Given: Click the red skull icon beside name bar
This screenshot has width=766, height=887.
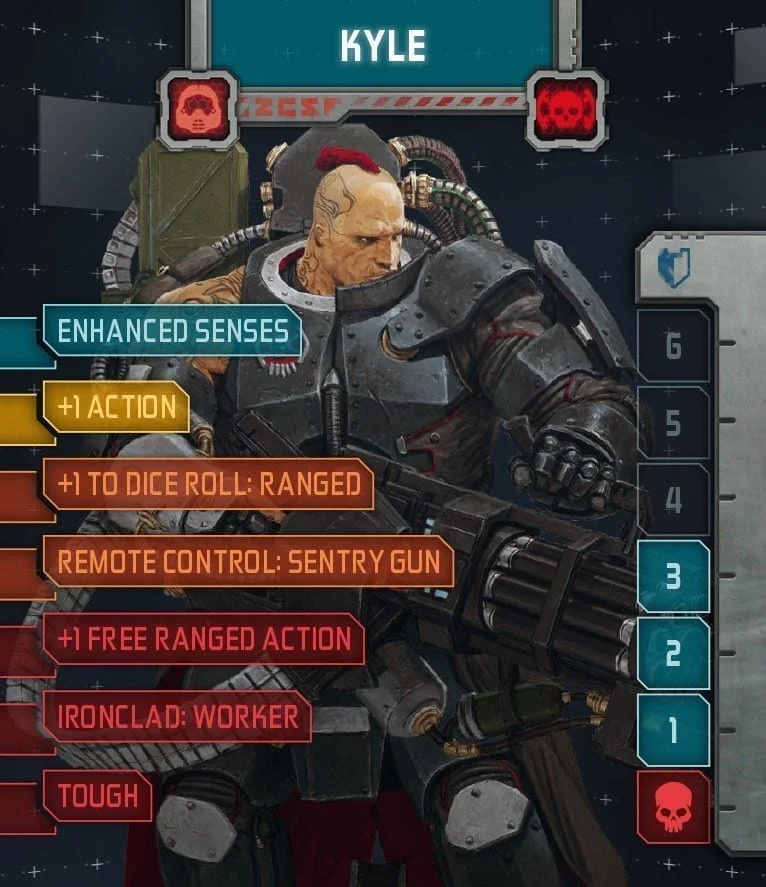Looking at the screenshot, I should pos(566,107).
